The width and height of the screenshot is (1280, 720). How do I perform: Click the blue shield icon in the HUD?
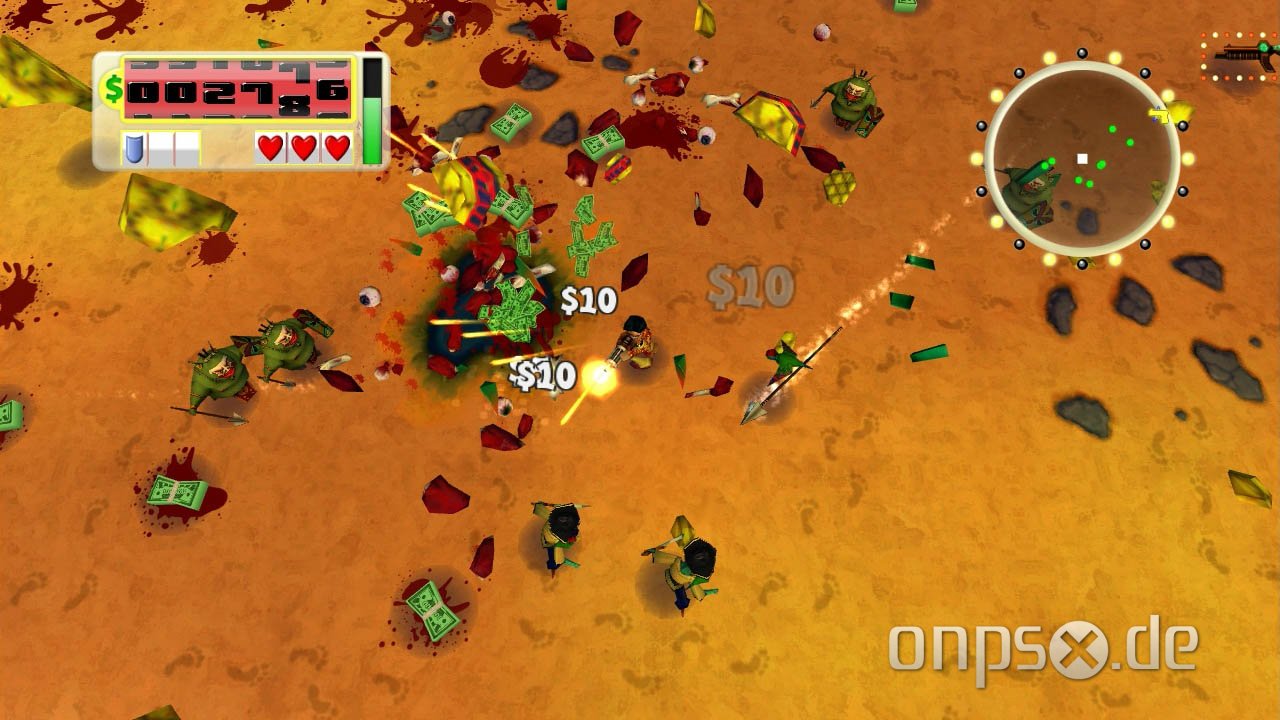pyautogui.click(x=135, y=146)
